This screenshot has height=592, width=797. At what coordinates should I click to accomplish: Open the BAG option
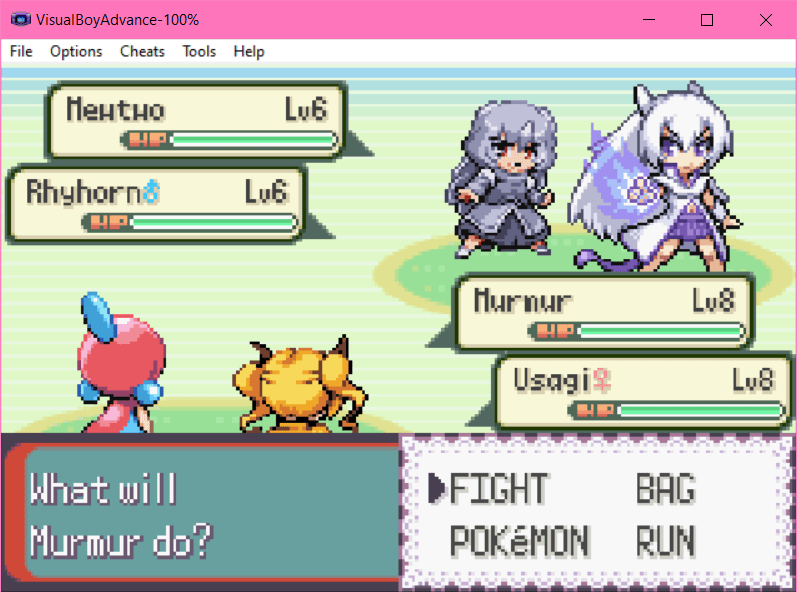pyautogui.click(x=665, y=489)
